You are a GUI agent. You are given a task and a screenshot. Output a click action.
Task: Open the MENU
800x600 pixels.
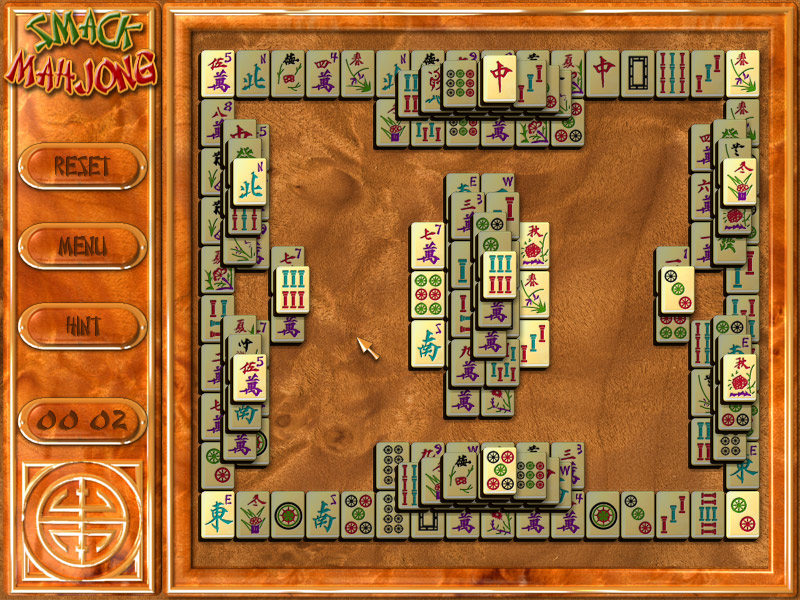pyautogui.click(x=82, y=245)
